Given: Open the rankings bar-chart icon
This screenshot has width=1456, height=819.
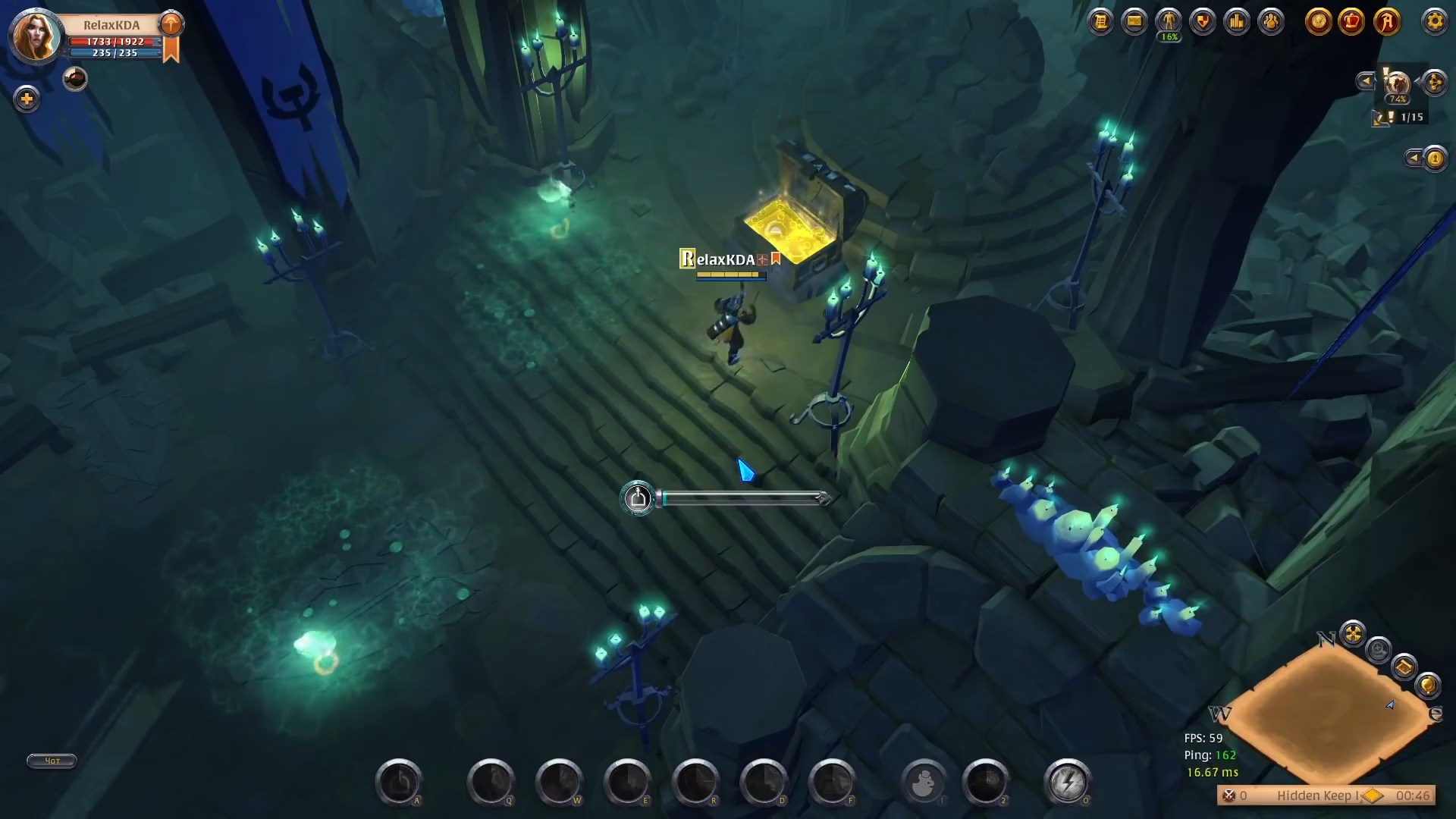Looking at the screenshot, I should [1238, 21].
